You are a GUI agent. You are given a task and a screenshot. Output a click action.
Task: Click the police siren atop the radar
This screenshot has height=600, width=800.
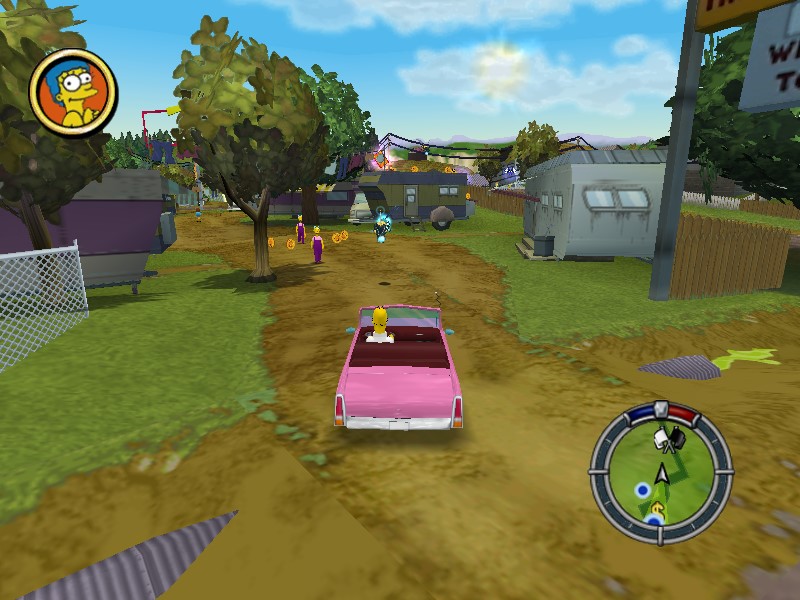pos(660,407)
